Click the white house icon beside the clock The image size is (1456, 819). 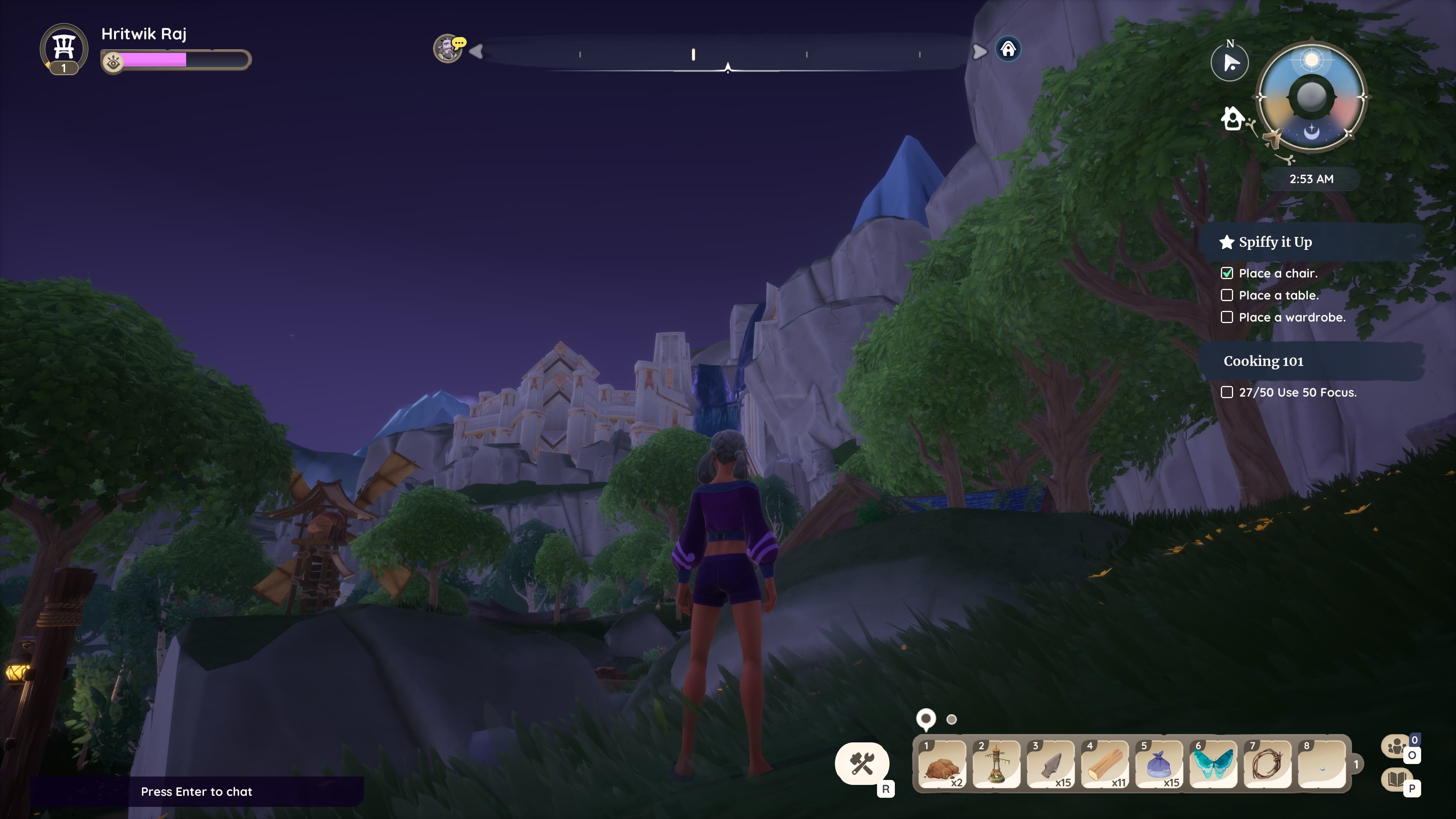1232,119
